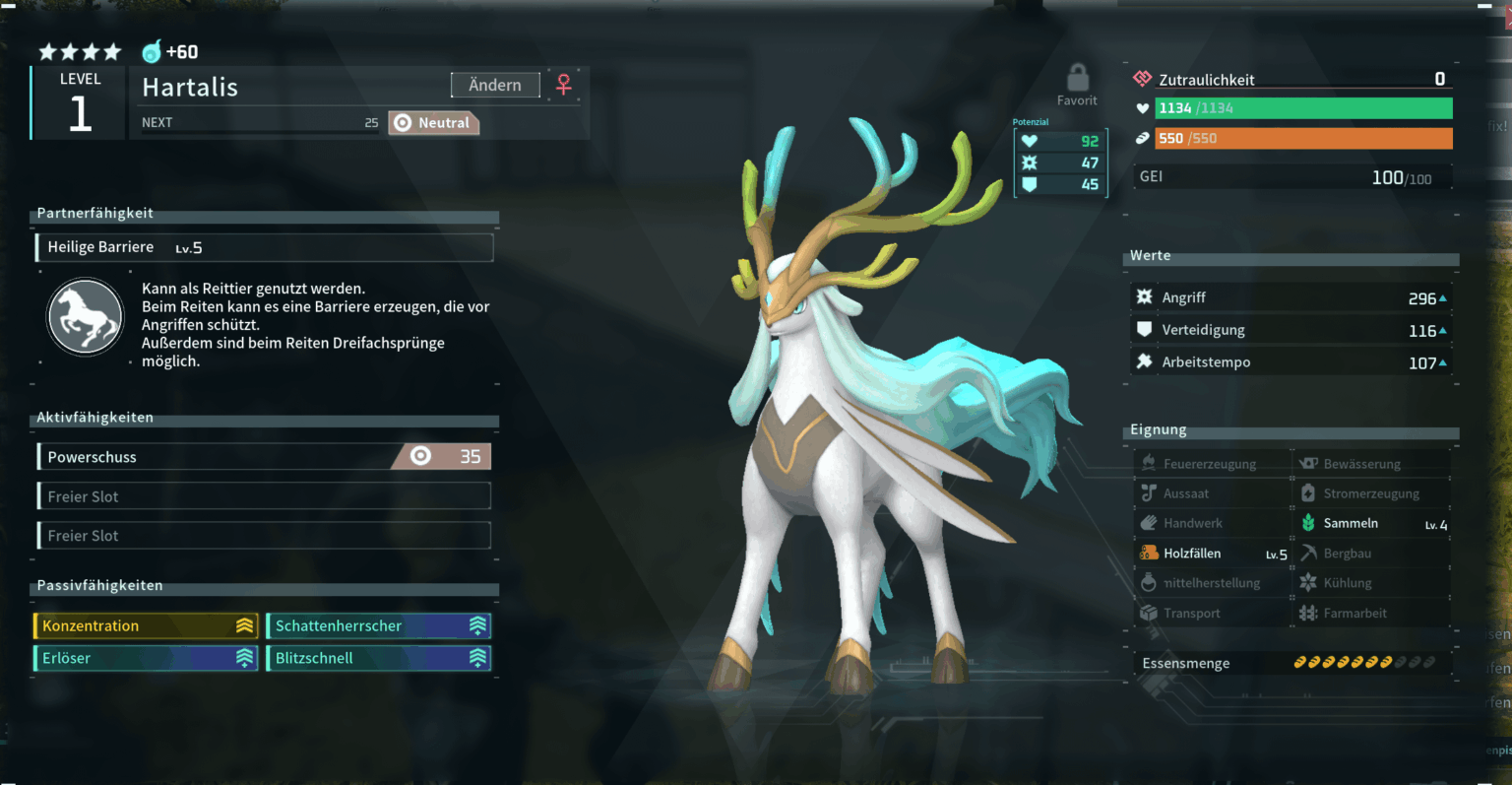The image size is (1512, 785).
Task: Click the Neutral element tag
Action: pos(433,123)
